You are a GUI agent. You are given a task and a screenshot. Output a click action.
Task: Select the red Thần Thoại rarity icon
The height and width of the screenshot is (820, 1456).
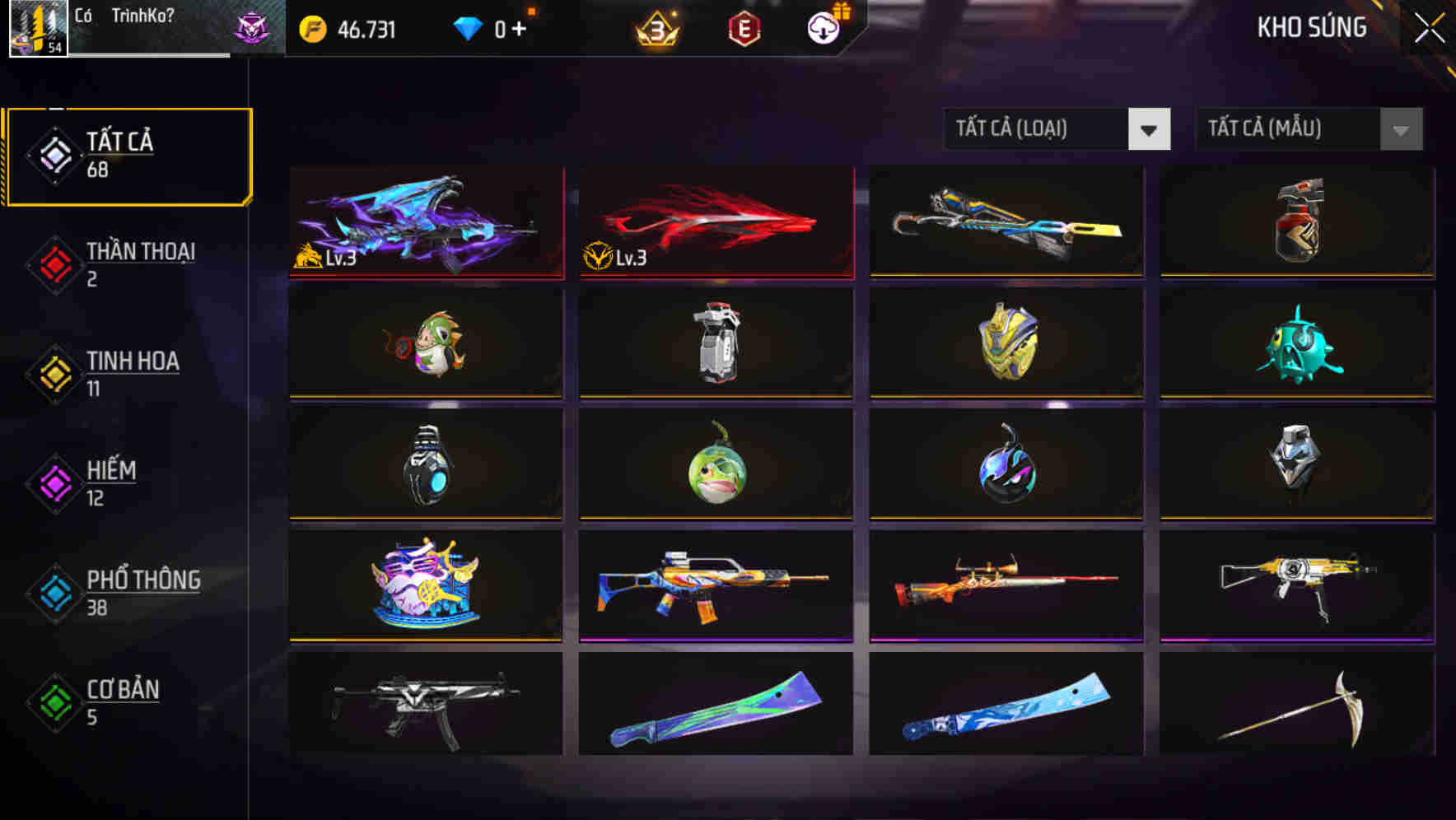click(x=54, y=263)
